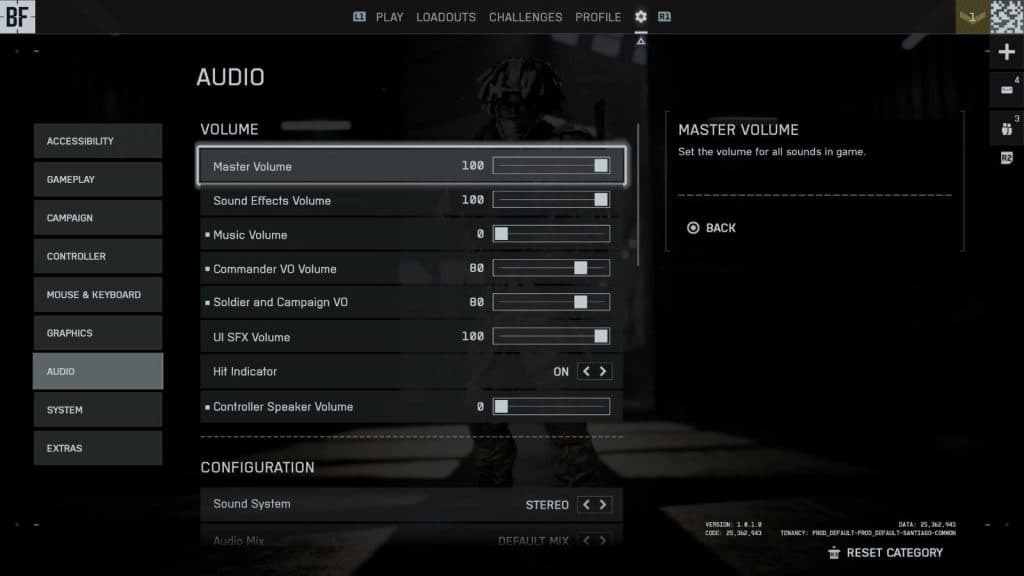Reset the audio category to defaults
Image resolution: width=1024 pixels, height=576 pixels.
894,553
